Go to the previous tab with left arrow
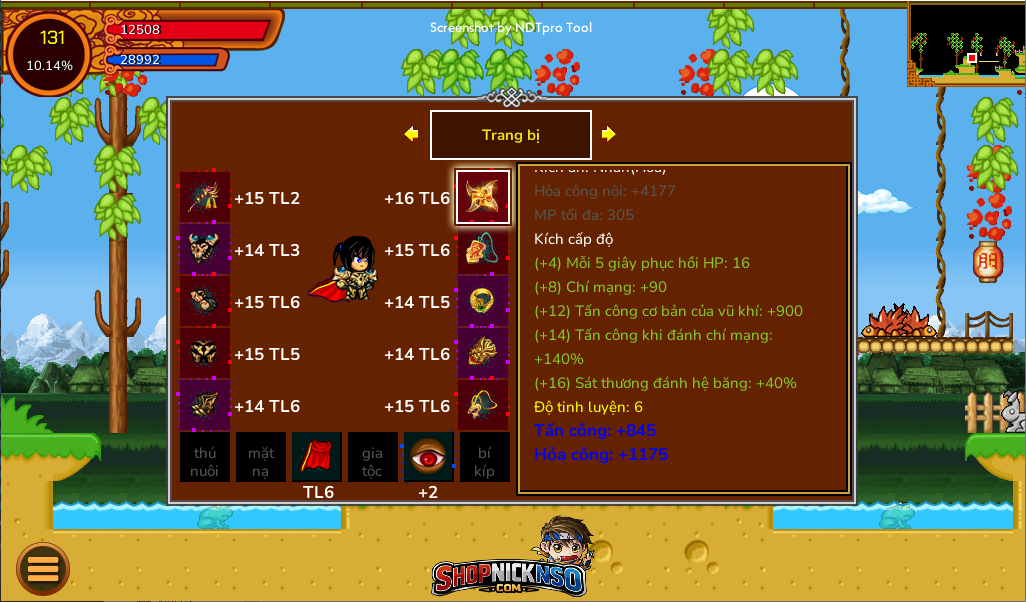 [x=411, y=134]
